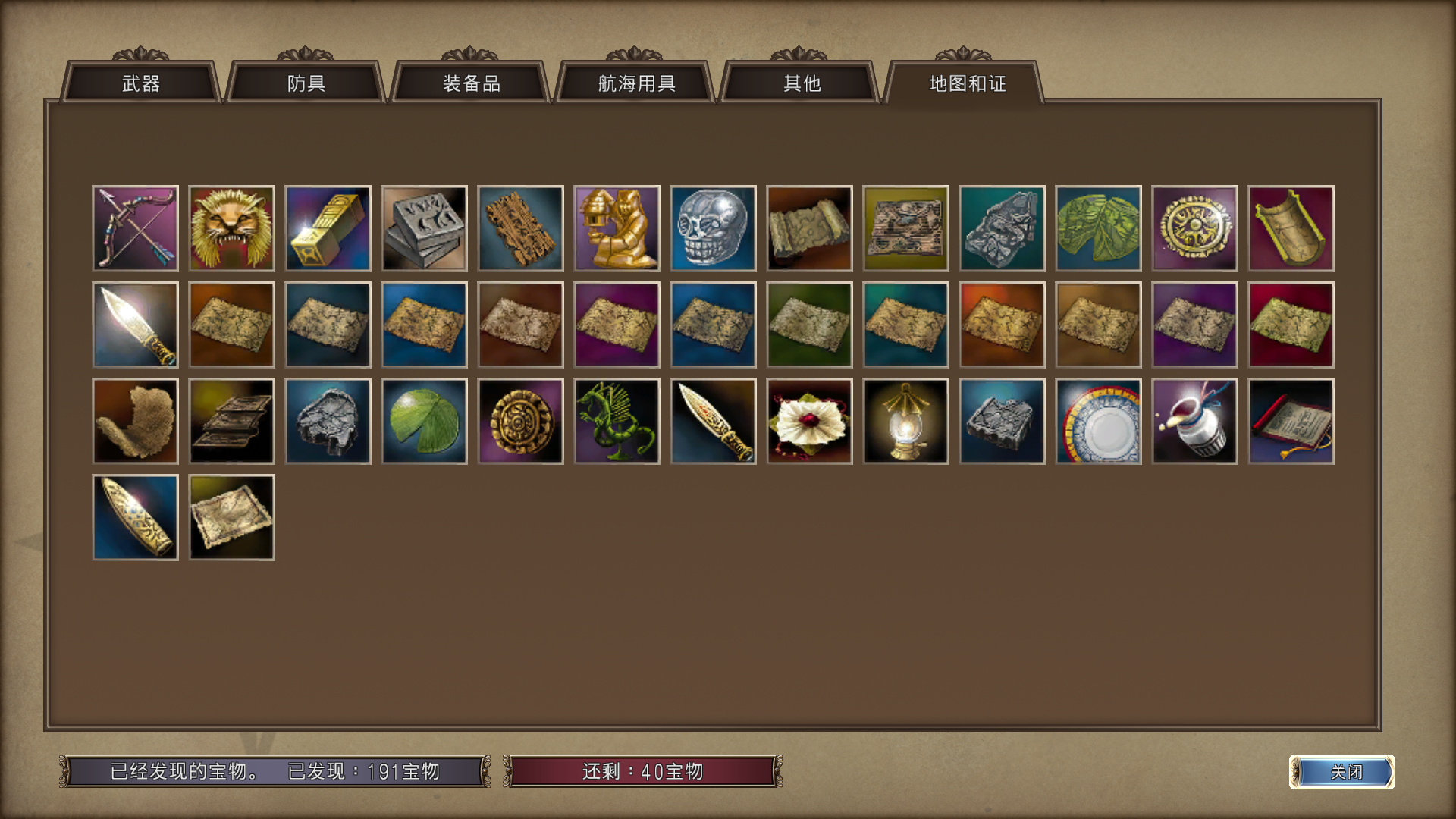Switch to the 武器 tab
This screenshot has width=1456, height=819.
coord(141,83)
